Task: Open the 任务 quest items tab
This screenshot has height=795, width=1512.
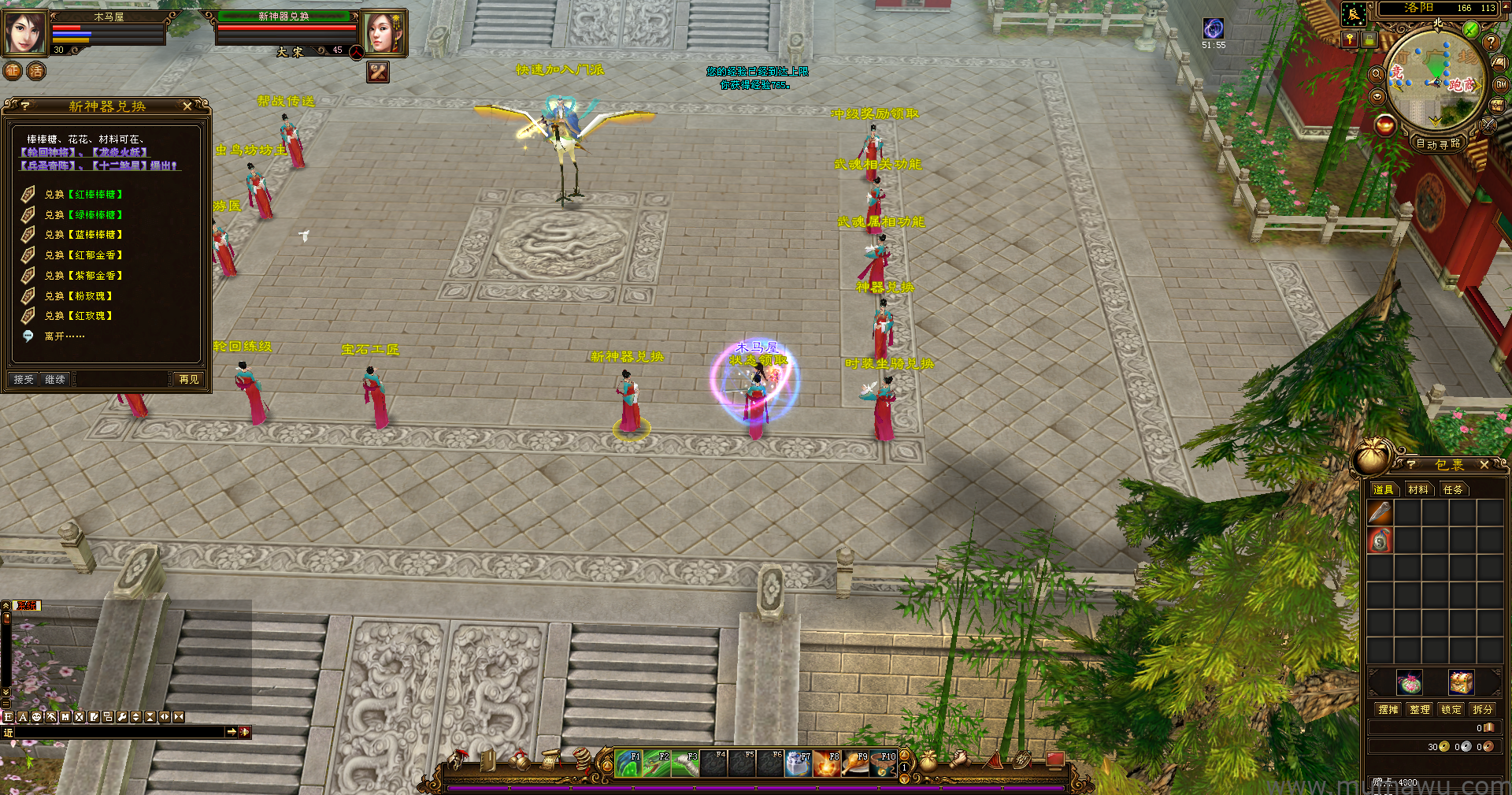Action: pos(1453,490)
